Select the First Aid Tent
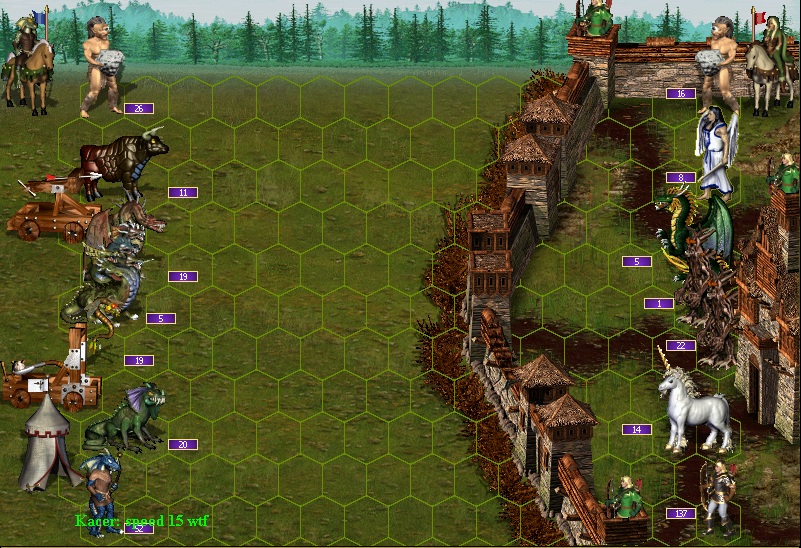 point(44,441)
